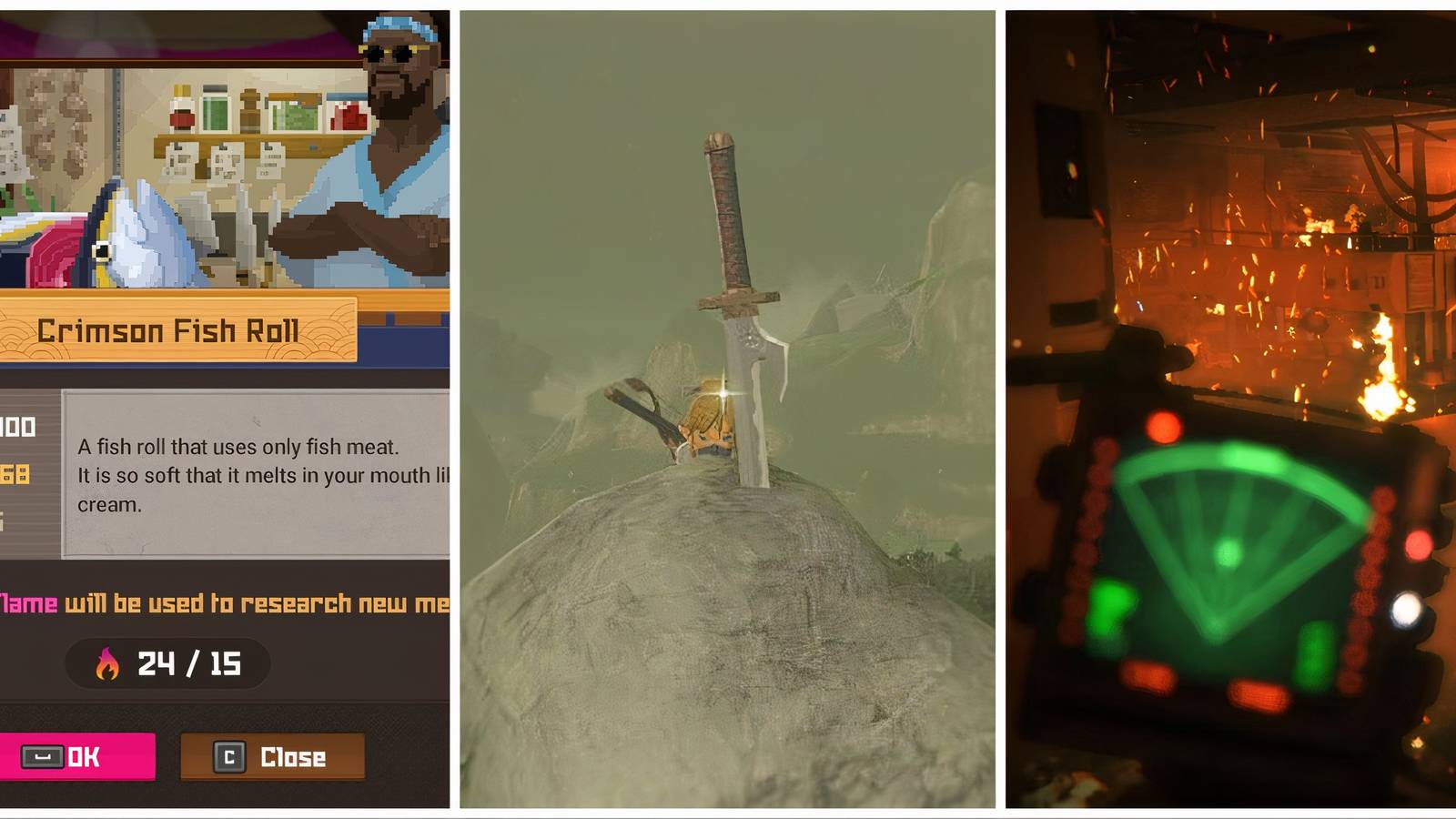Click the red sauce bottle on the shelf
Viewport: 1456px width, 819px height.
tap(182, 109)
